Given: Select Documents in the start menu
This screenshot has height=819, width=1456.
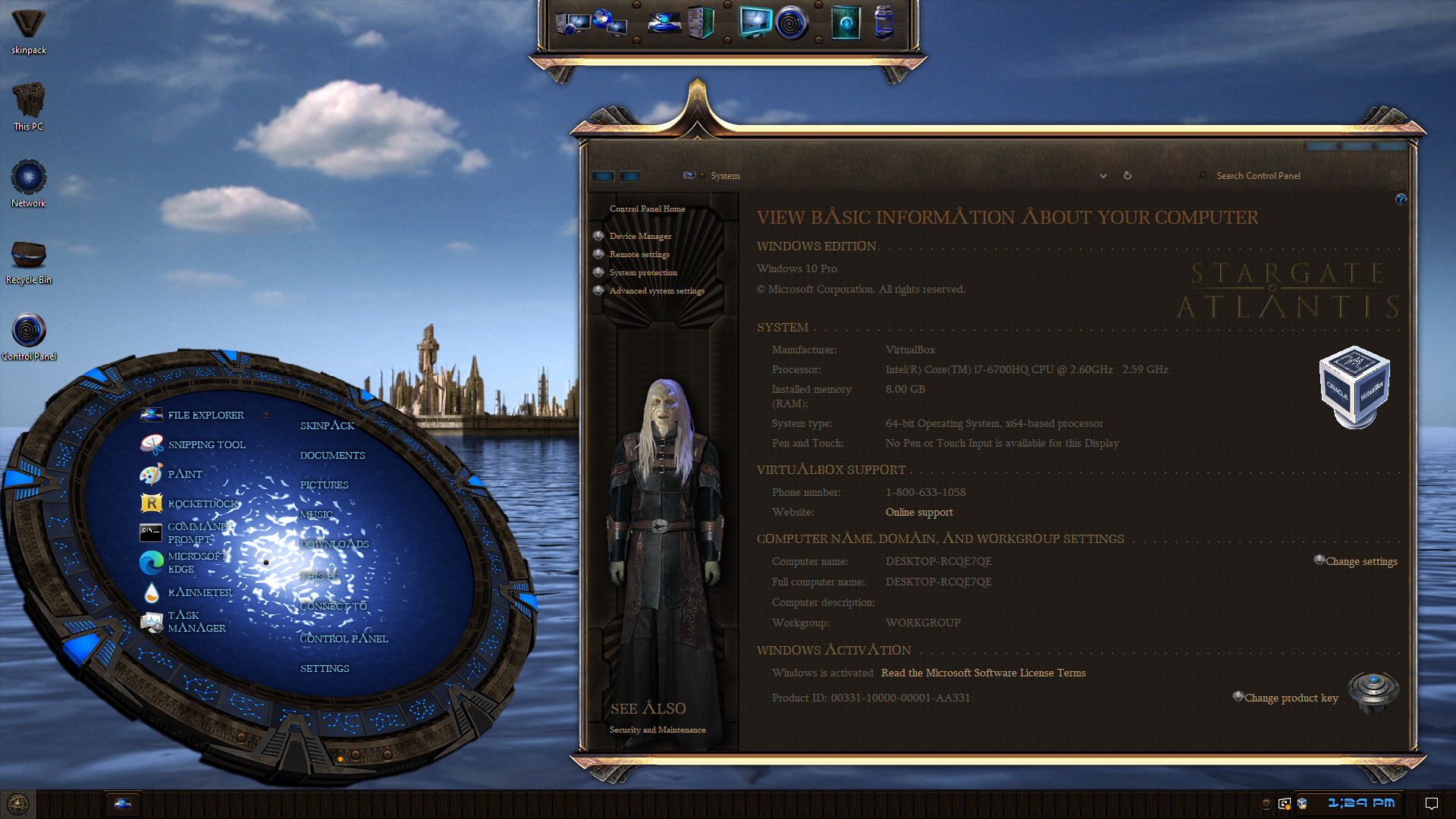Looking at the screenshot, I should 332,455.
